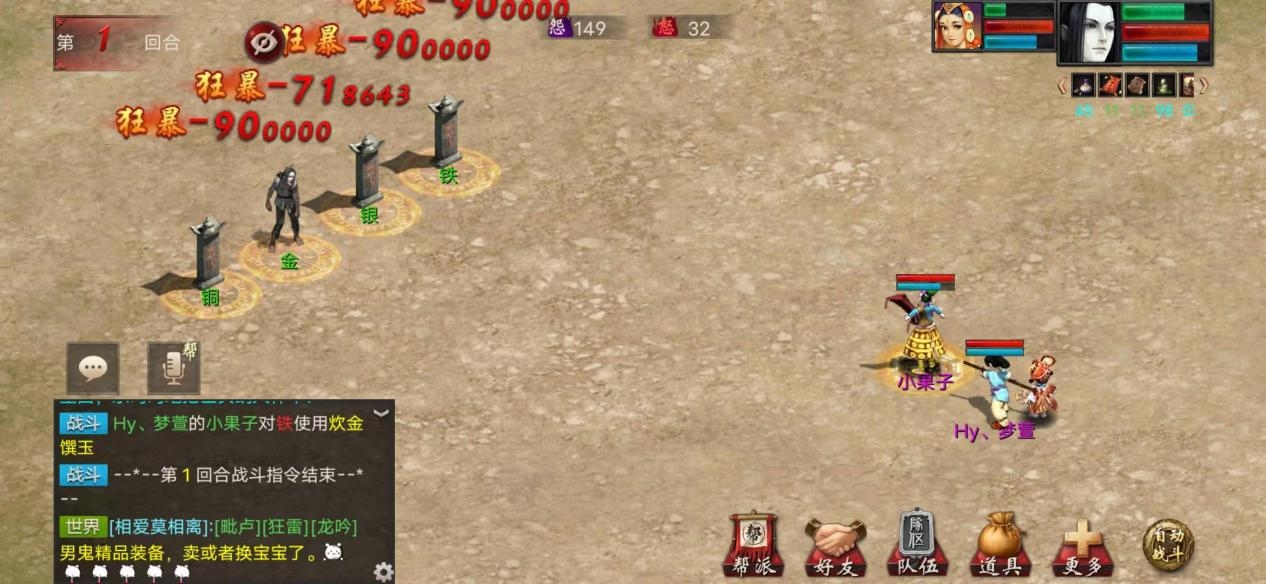Open the 道具 item bag
Viewport: 1266px width, 584px height.
(x=999, y=546)
